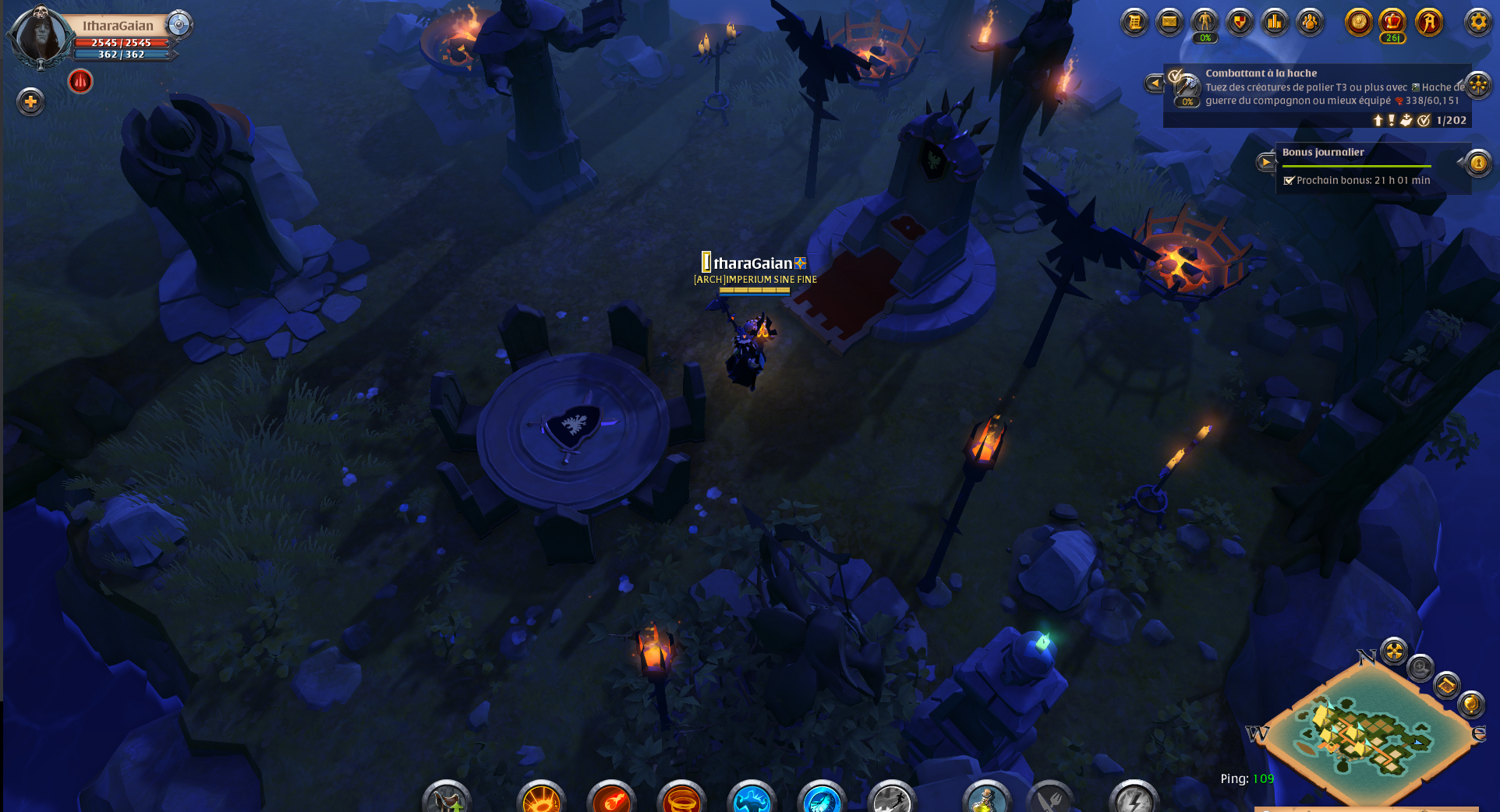The width and height of the screenshot is (1500, 812).
Task: Click the round plus button under portrait
Action: coord(30,101)
